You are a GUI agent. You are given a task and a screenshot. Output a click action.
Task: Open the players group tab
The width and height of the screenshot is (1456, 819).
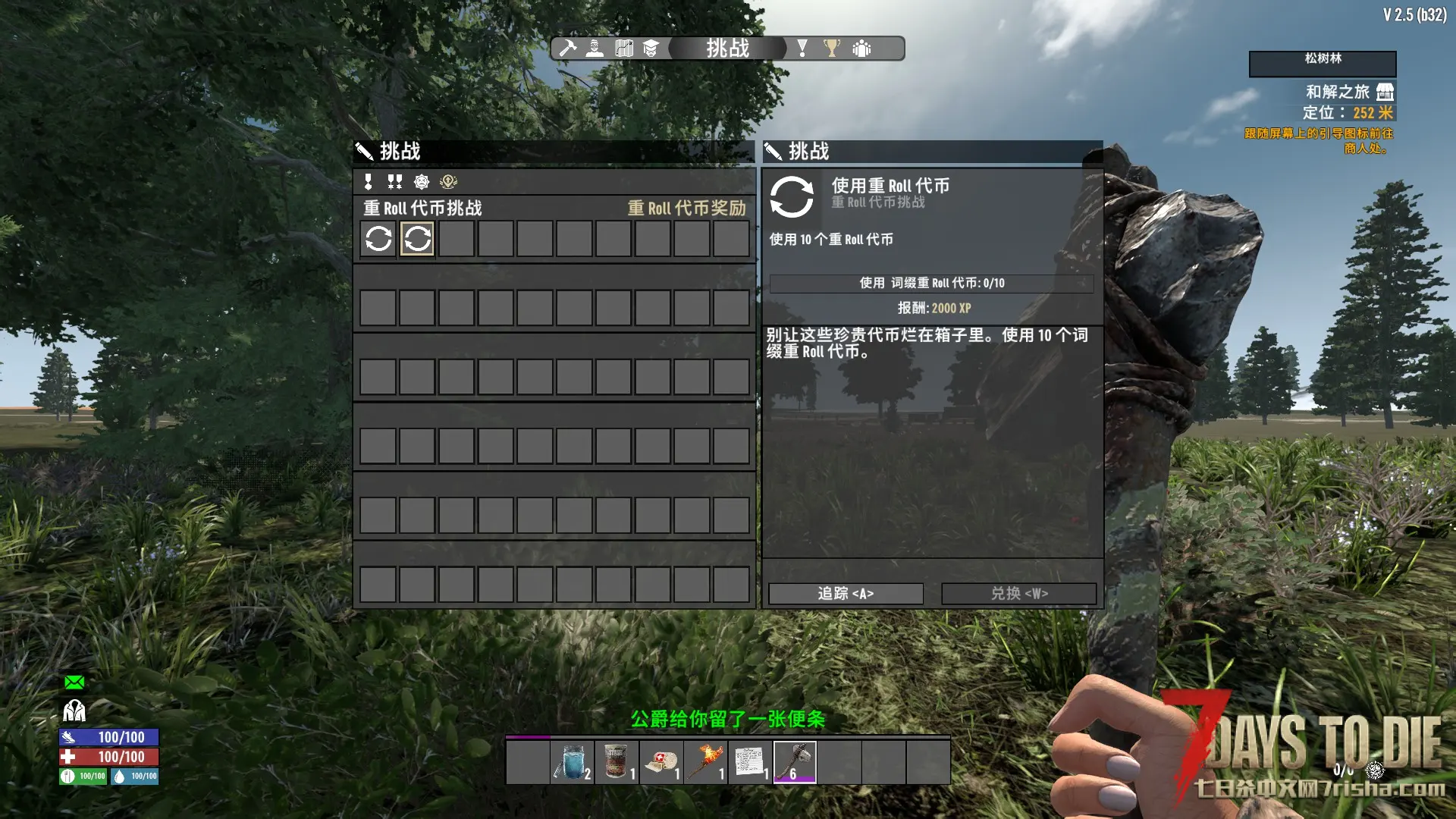pos(861,49)
